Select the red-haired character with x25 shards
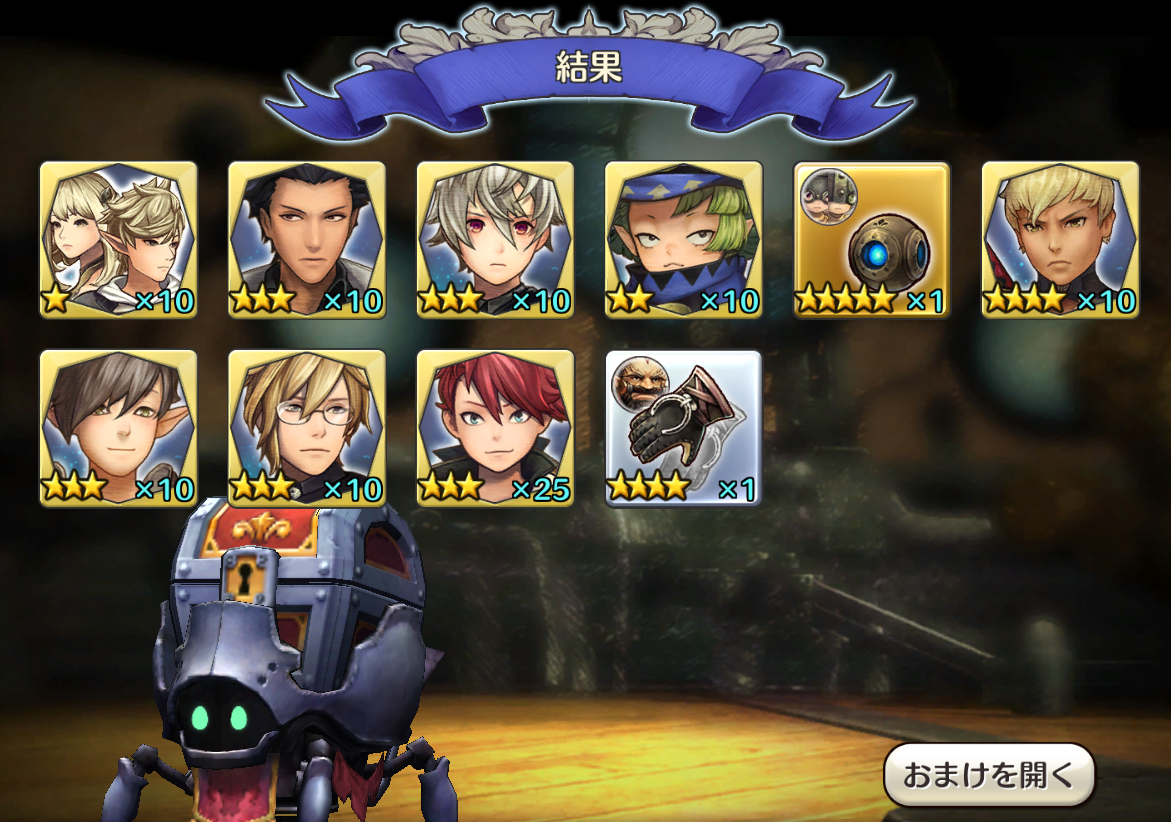Screen dimensions: 1171x822 tap(495, 428)
